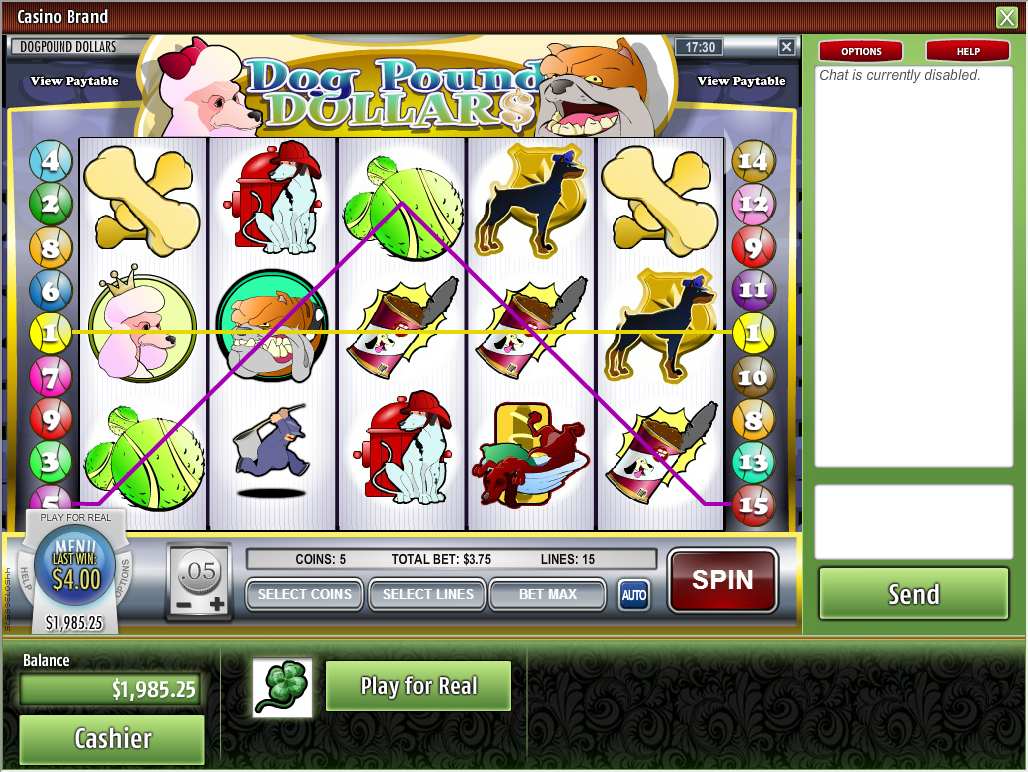Choose the Select Lines button
Viewport: 1028px width, 772px height.
point(427,594)
